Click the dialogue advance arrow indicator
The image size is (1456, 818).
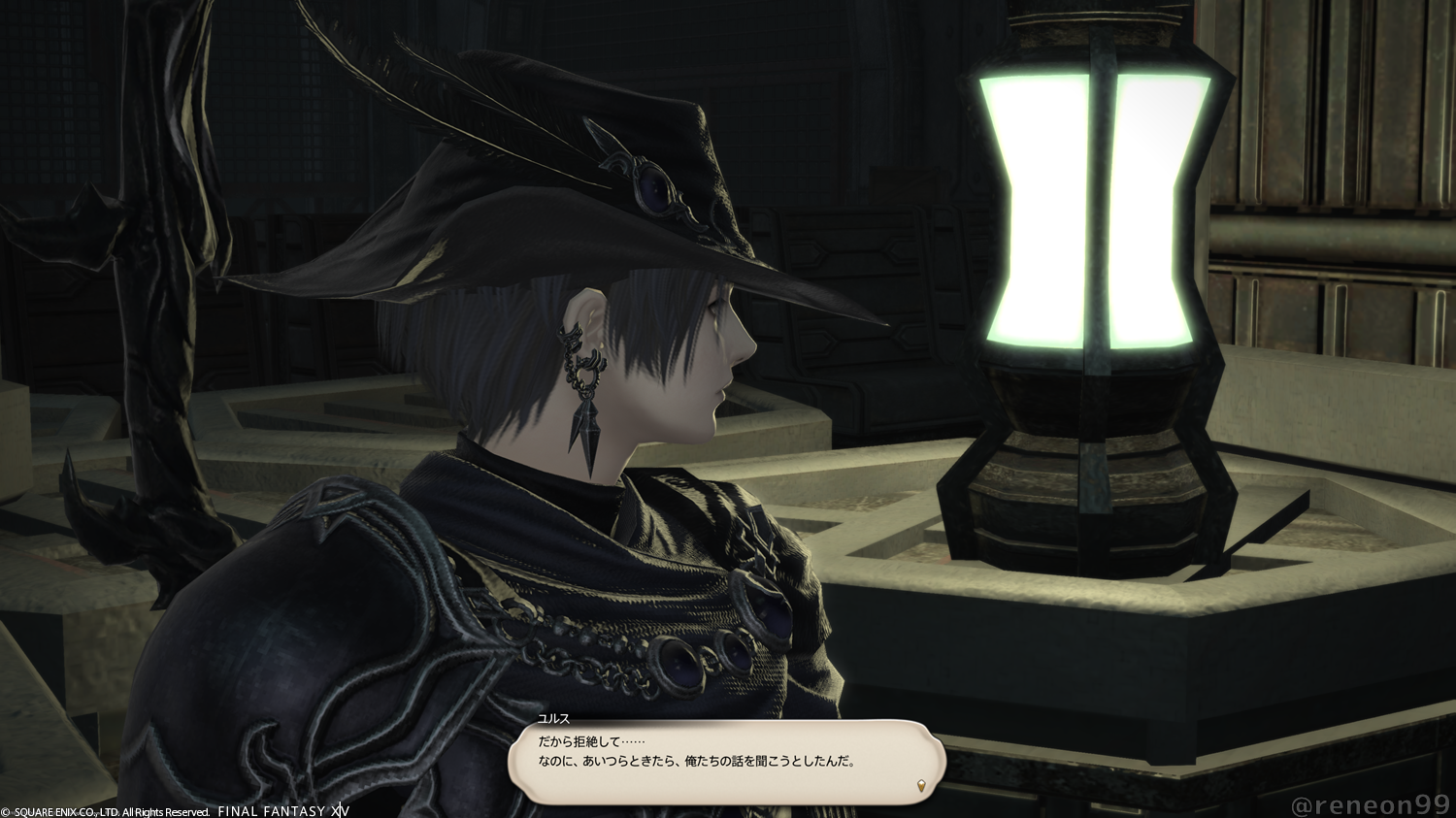[921, 784]
